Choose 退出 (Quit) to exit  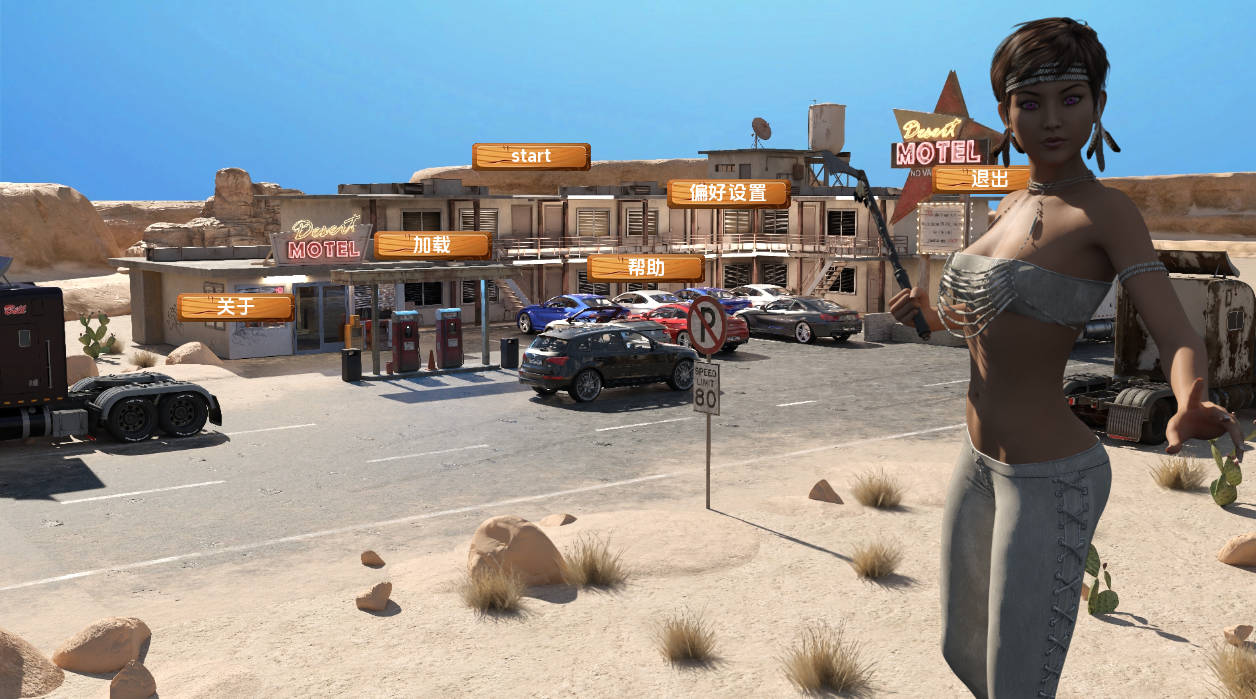[x=980, y=179]
